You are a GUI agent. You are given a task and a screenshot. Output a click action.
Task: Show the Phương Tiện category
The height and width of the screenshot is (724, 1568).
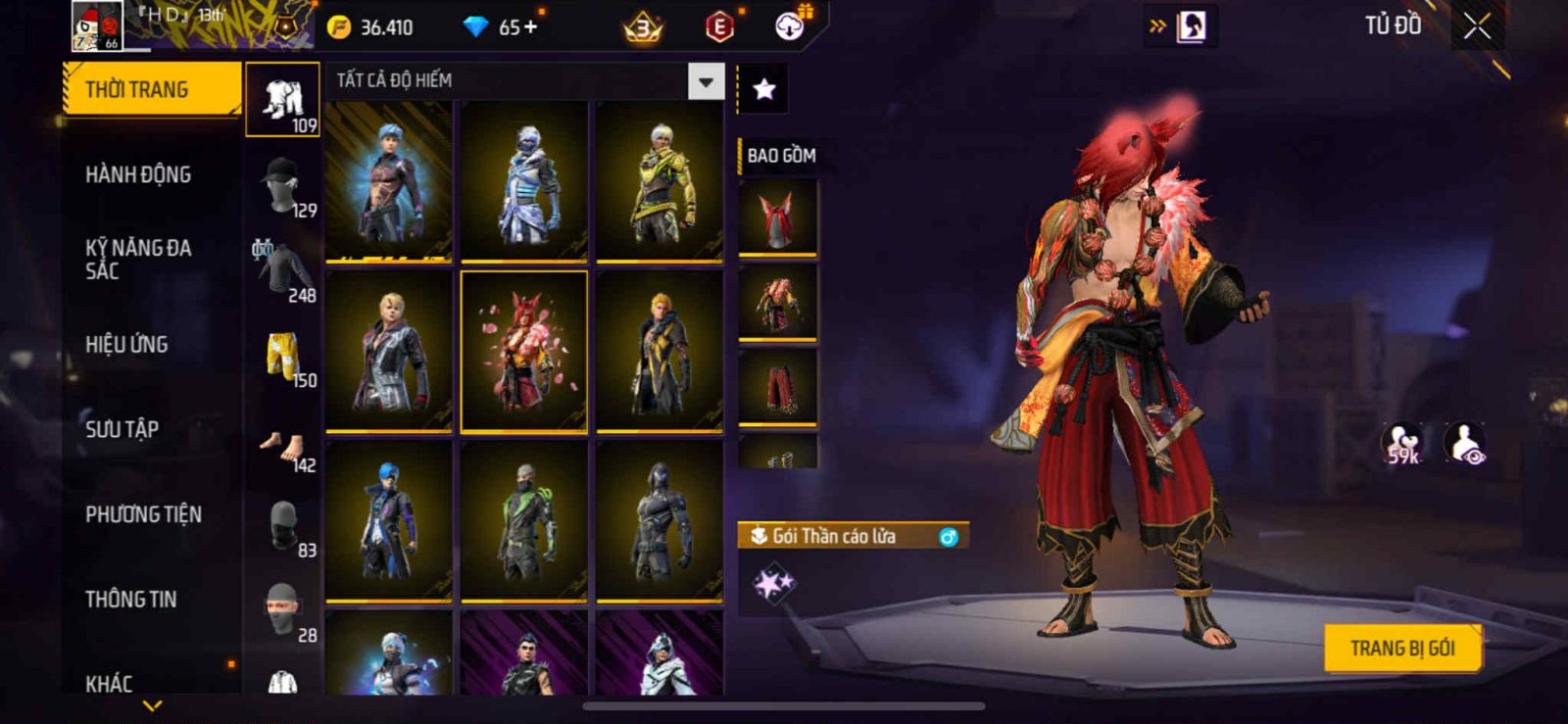click(143, 514)
